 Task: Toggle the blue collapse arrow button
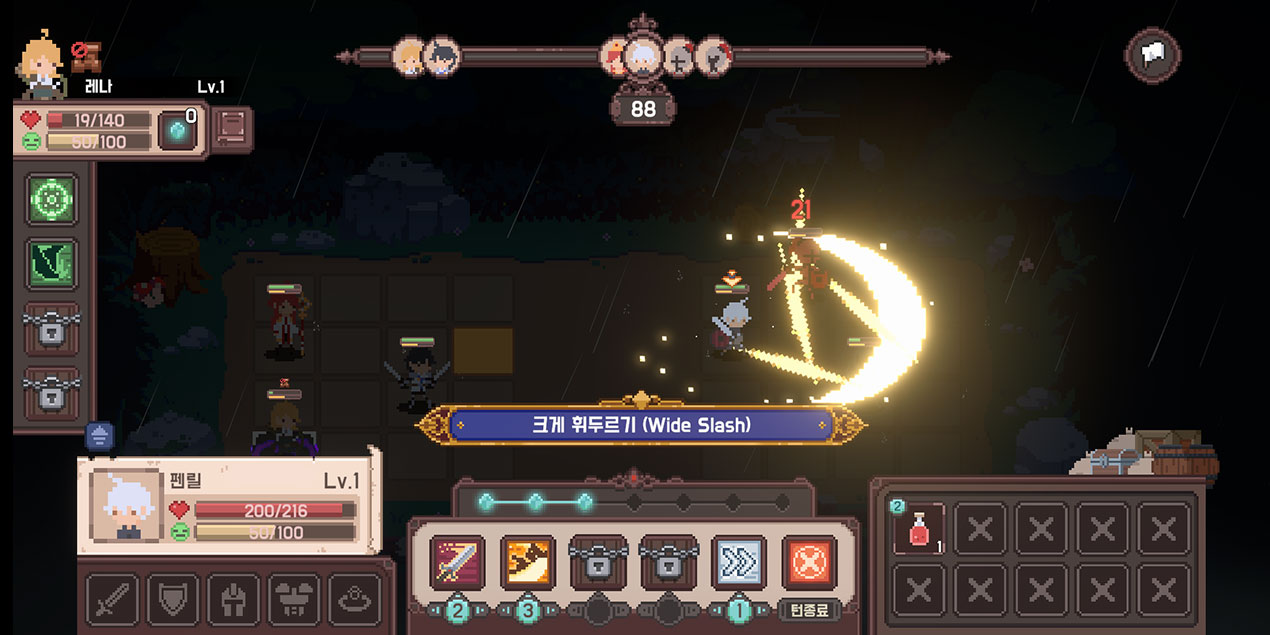tap(100, 435)
